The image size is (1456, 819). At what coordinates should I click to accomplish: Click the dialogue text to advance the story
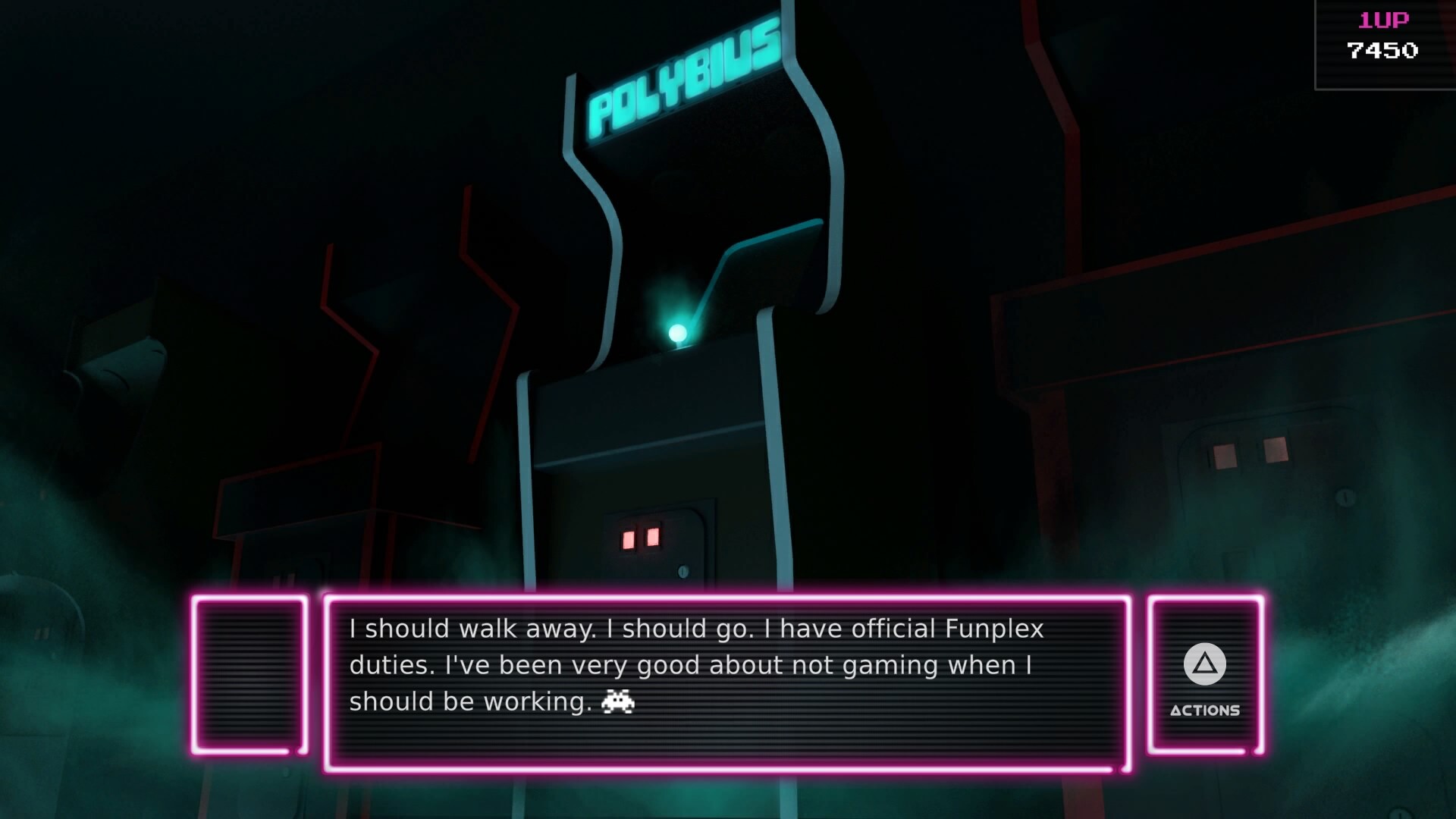pyautogui.click(x=698, y=664)
